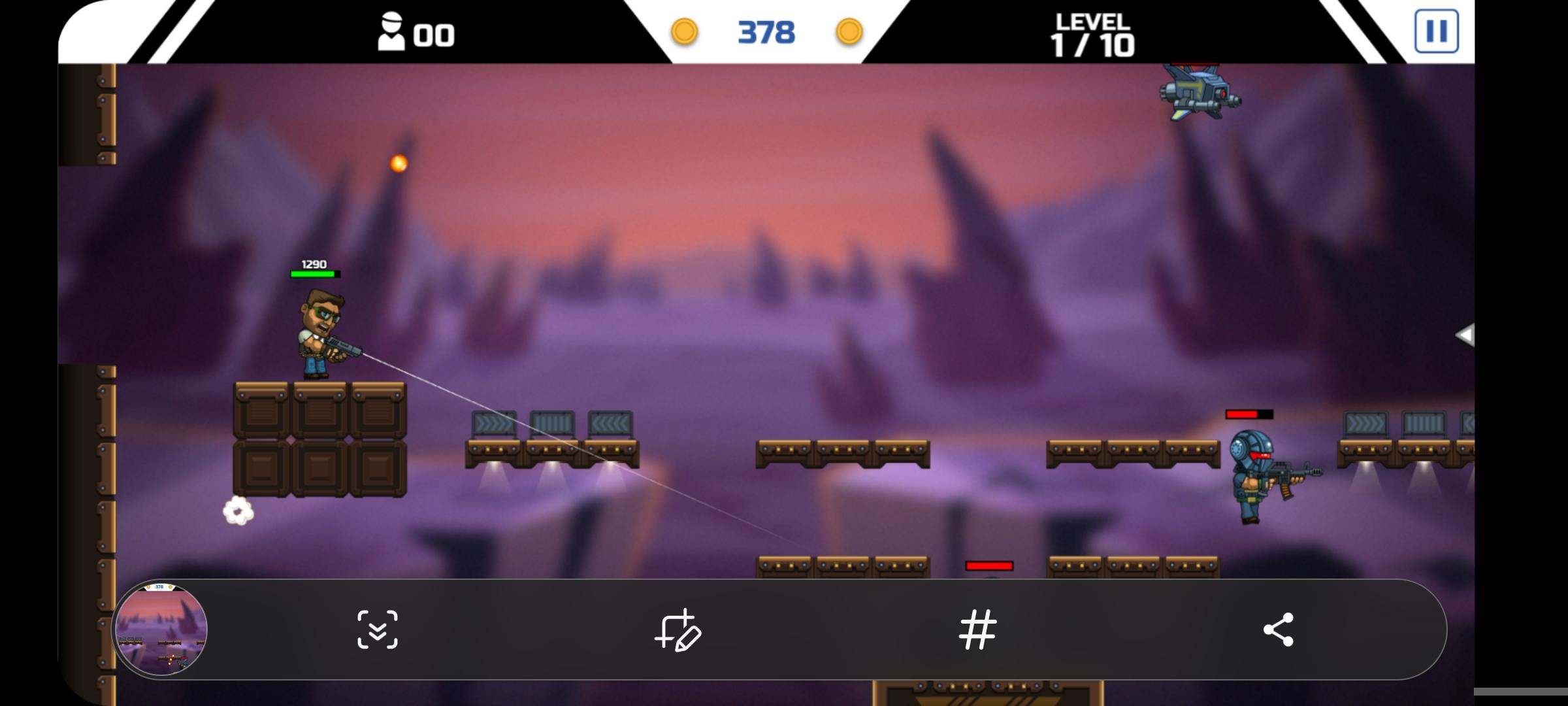Tap the smoke puff near the crates
This screenshot has height=706, width=1568.
pyautogui.click(x=237, y=511)
